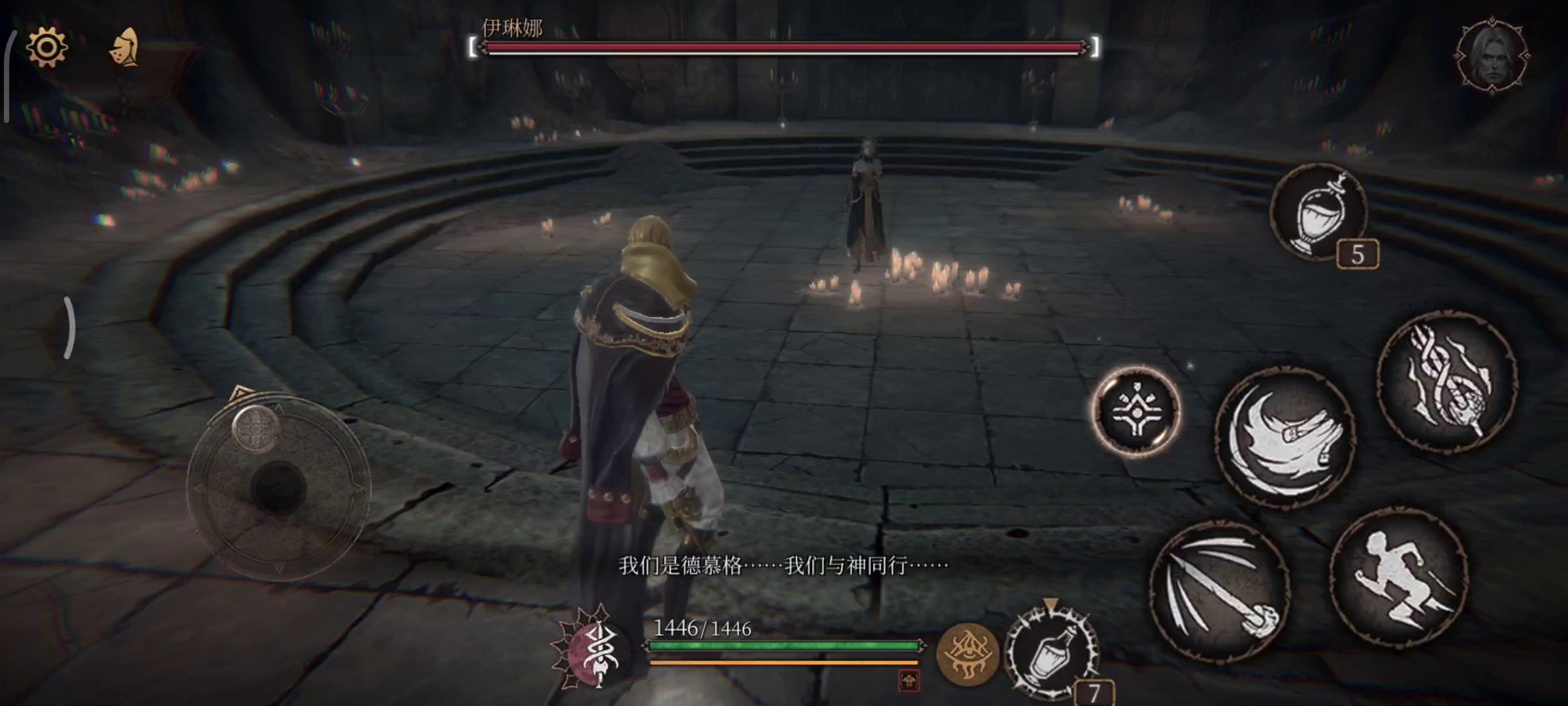The image size is (1568, 706).
Task: Use the potion flask with 5 charges
Action: pyautogui.click(x=1319, y=212)
